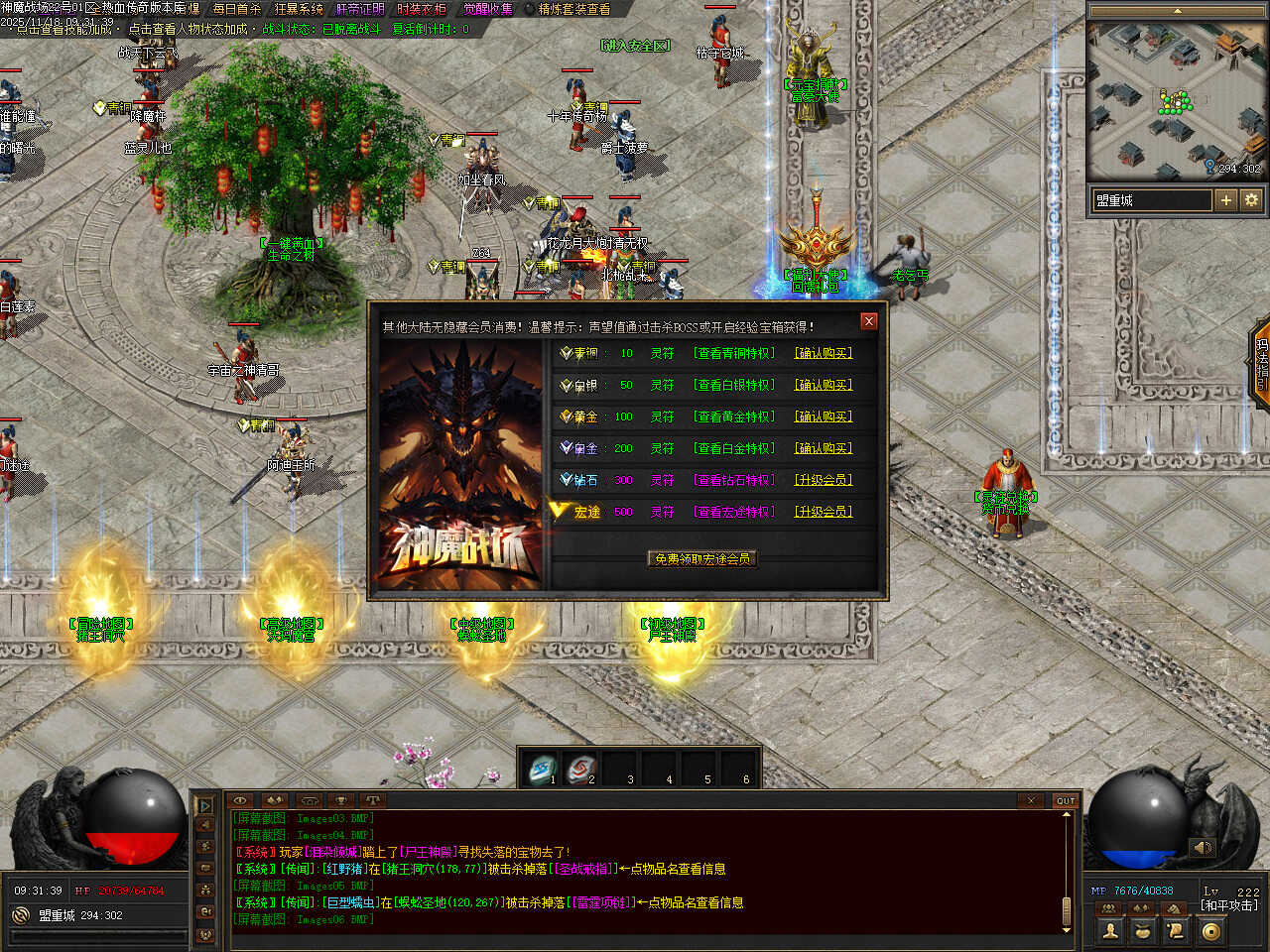Click the plus button beside 盟重城 label
This screenshot has height=952, width=1270.
coord(1226,200)
